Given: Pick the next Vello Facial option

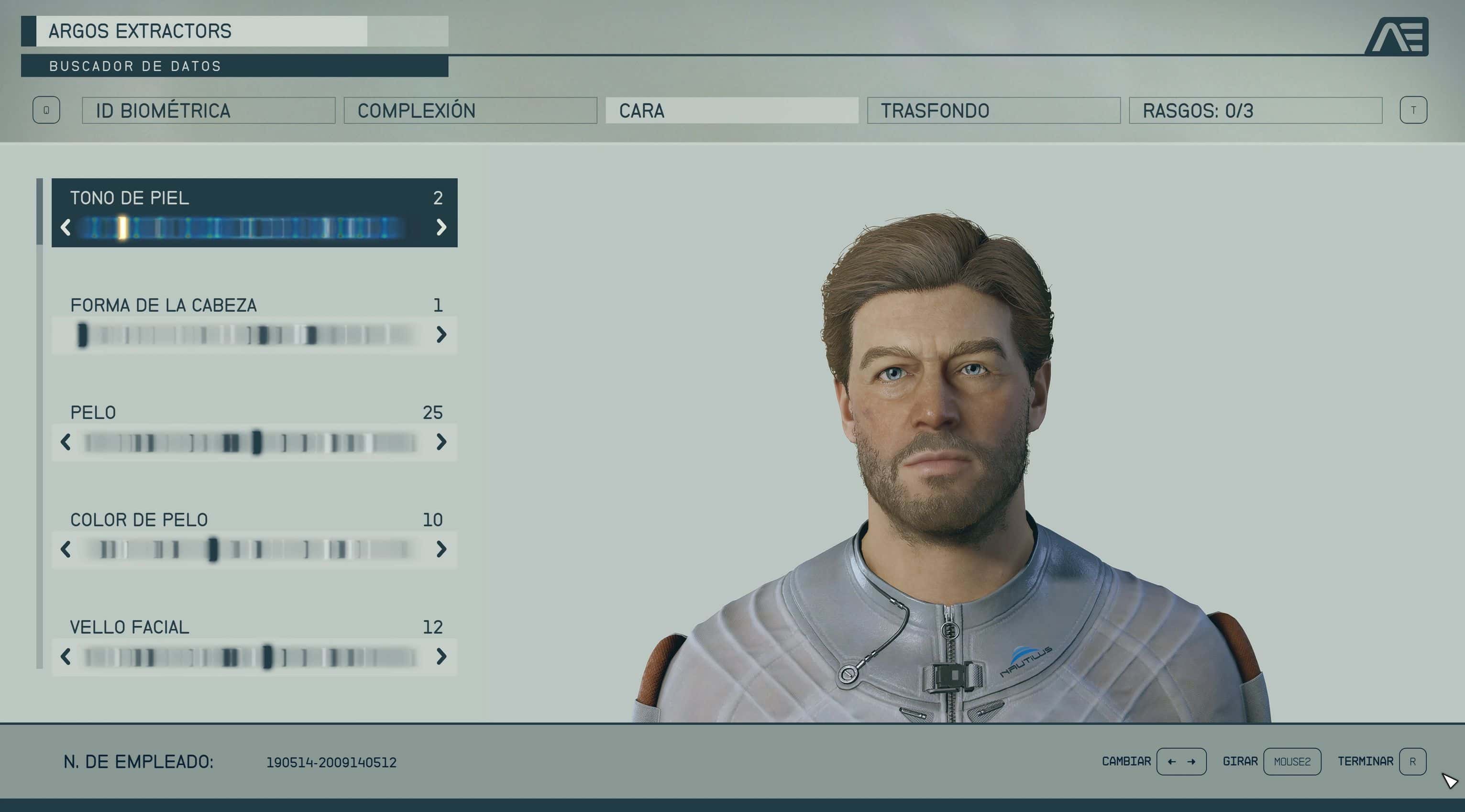Looking at the screenshot, I should point(441,657).
